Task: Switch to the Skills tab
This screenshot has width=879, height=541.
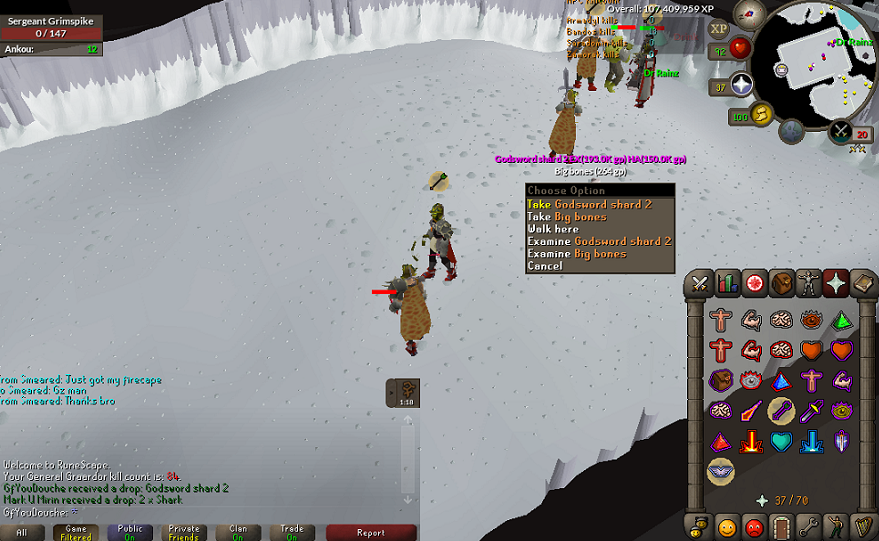Action: 727,283
